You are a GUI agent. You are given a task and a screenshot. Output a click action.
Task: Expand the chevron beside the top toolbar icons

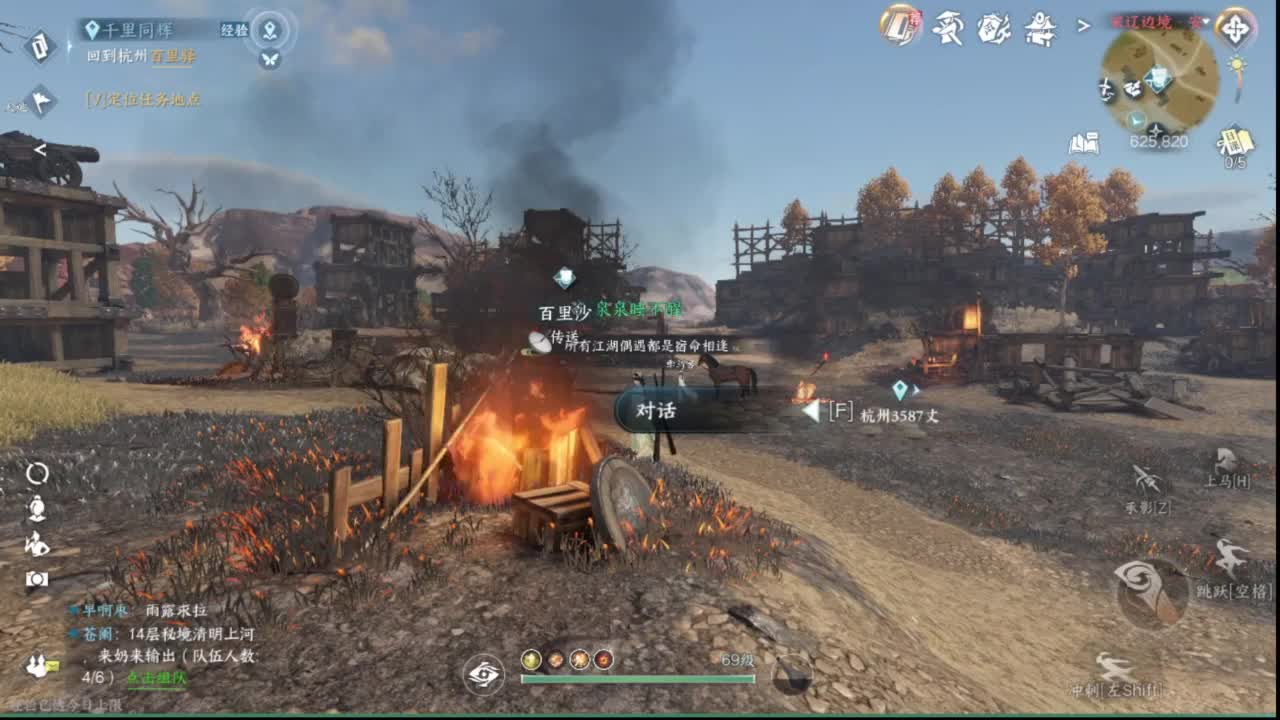coord(1083,25)
